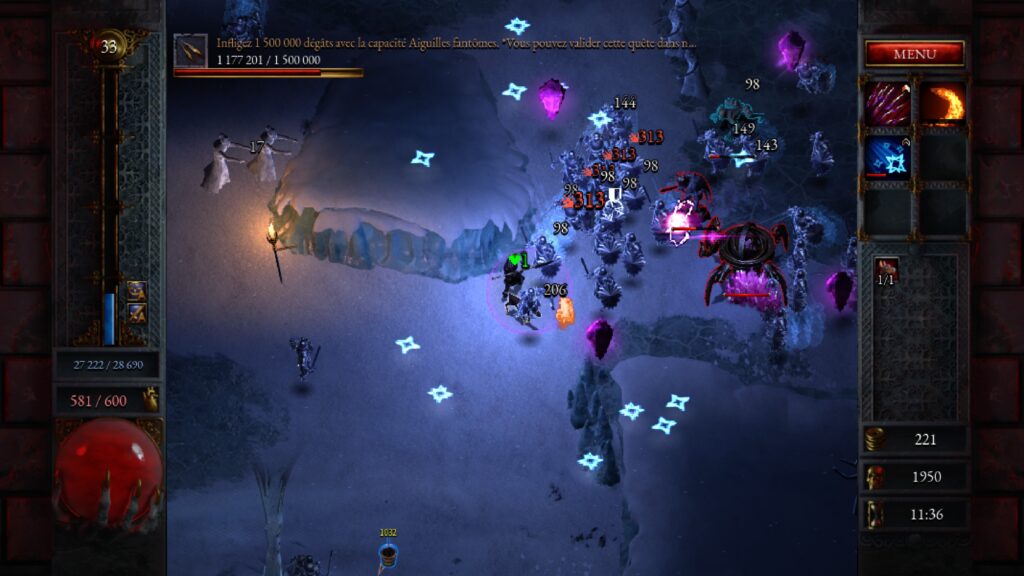Click the quest's arrow icon
1024x576 pixels.
[x=190, y=49]
